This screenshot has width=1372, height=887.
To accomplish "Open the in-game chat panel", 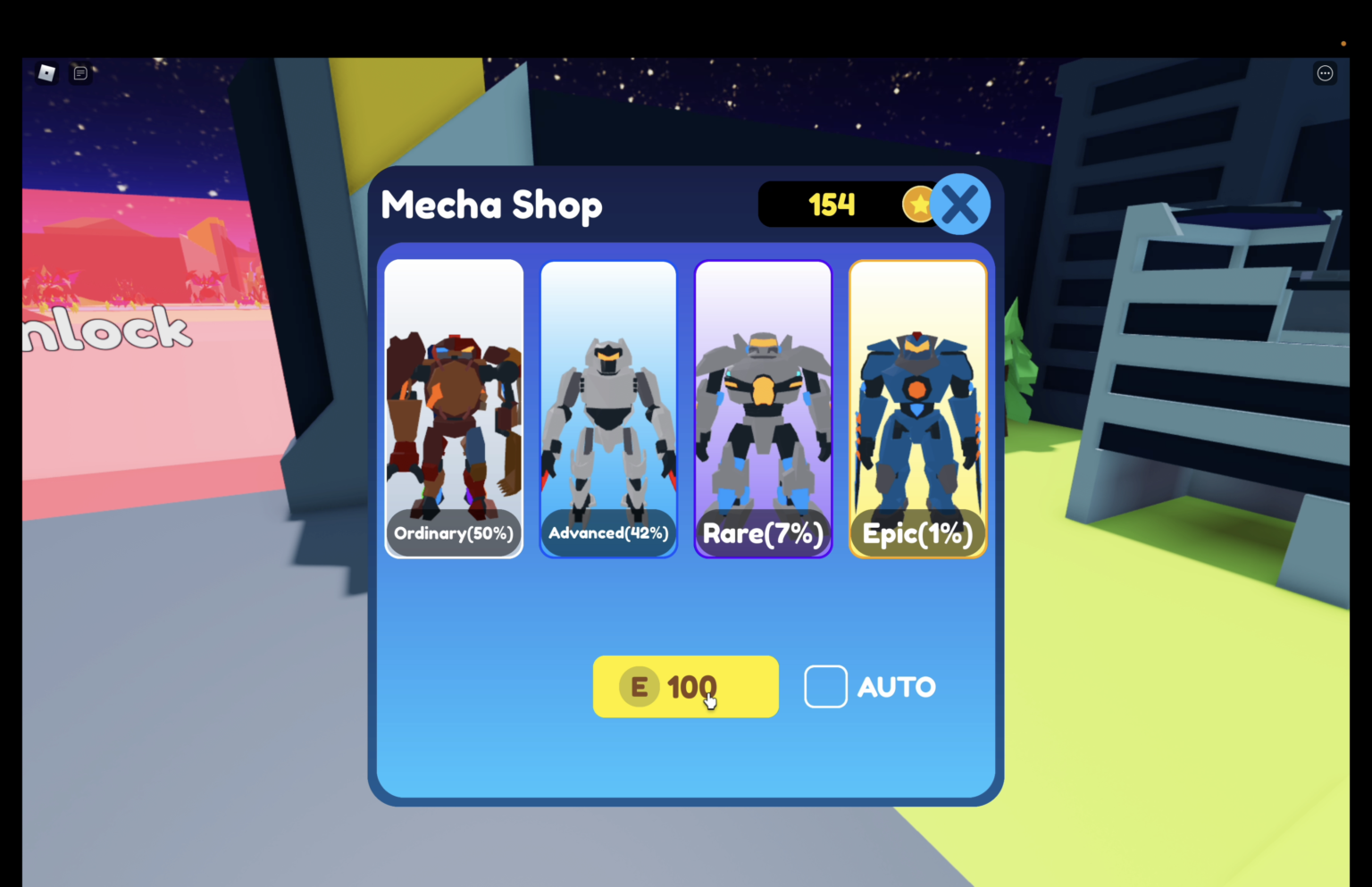I will click(x=80, y=72).
